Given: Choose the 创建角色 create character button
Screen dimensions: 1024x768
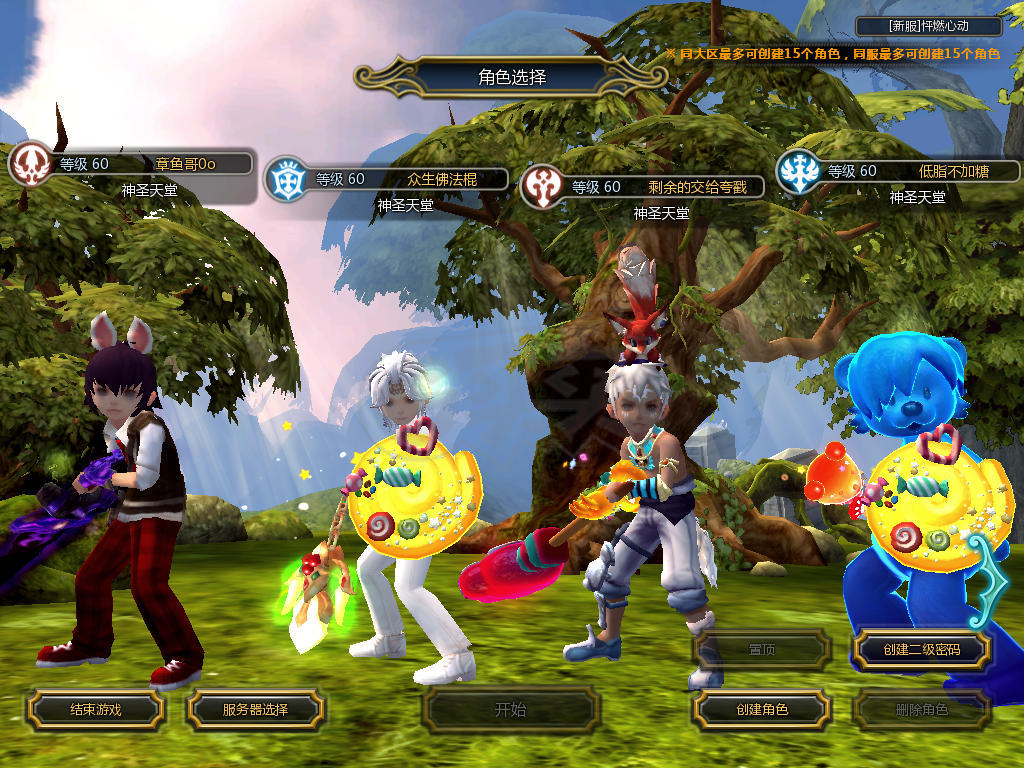Looking at the screenshot, I should [x=761, y=709].
